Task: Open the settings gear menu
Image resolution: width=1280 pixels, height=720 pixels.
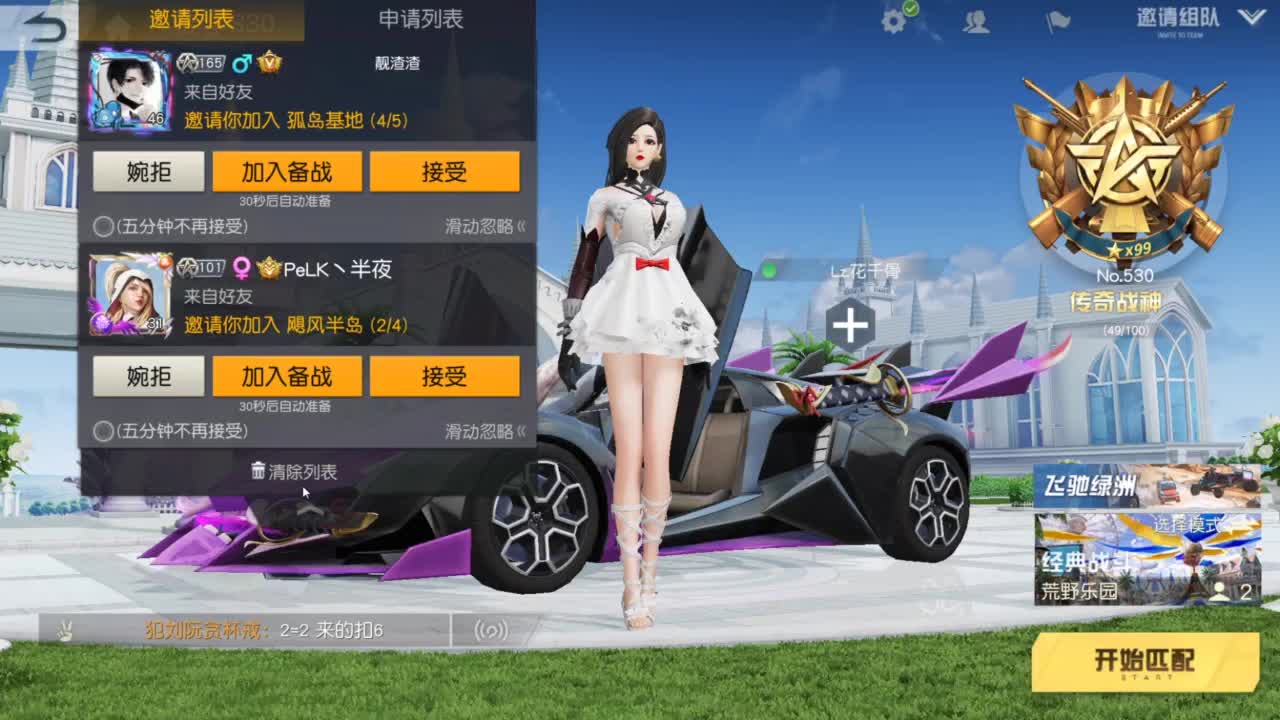Action: click(x=893, y=22)
